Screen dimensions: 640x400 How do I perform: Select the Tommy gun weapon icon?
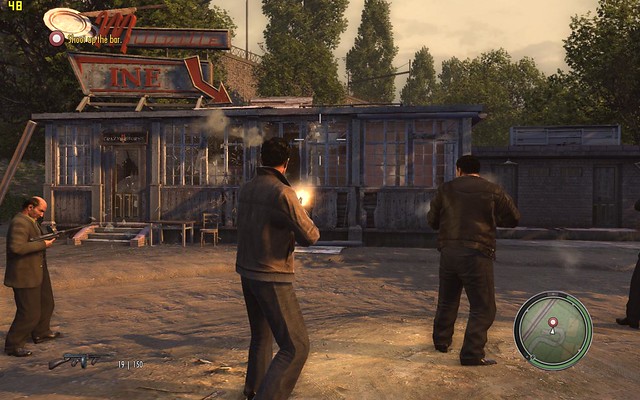pos(81,360)
